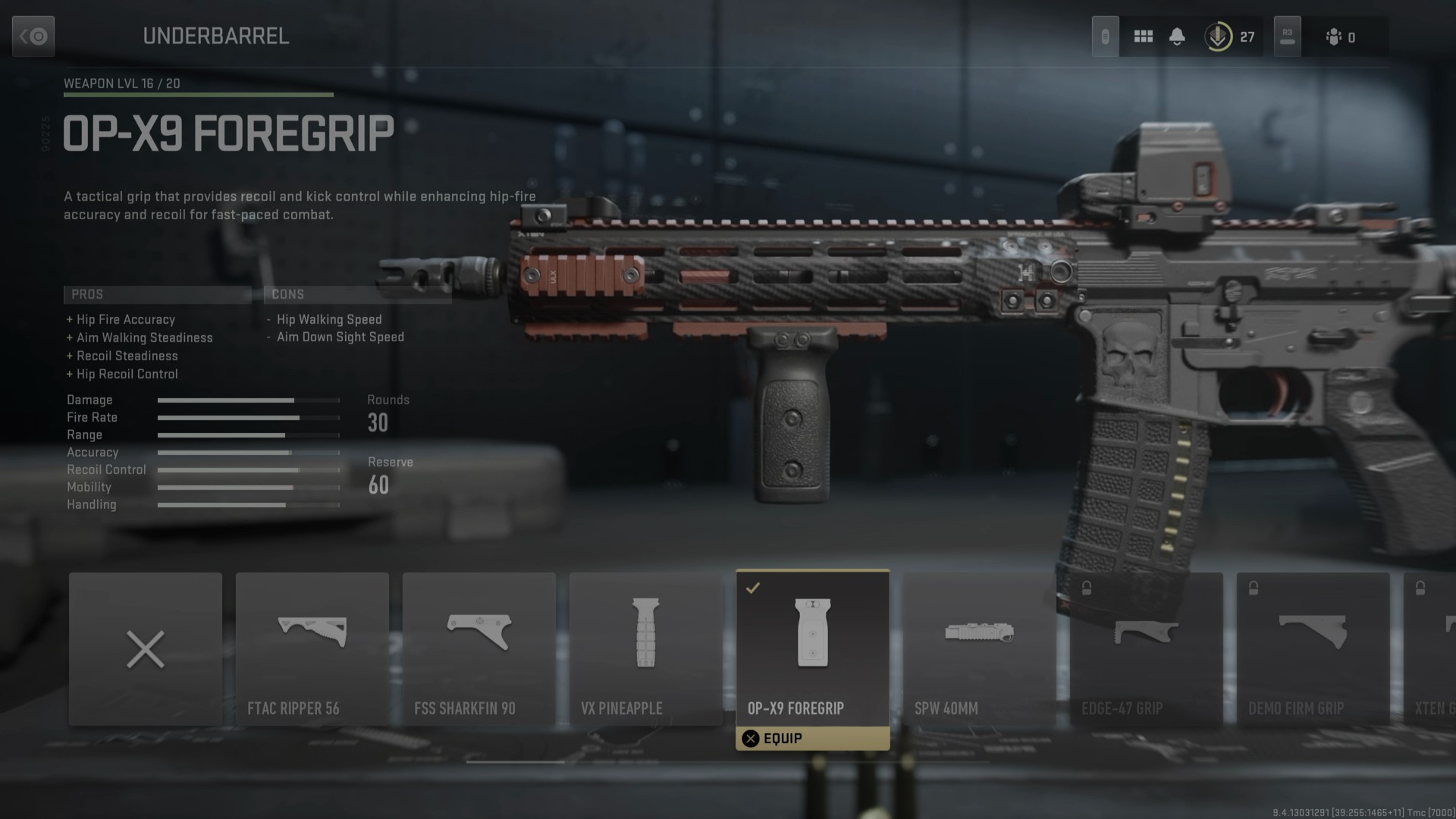Choose the FTAC Ripper 56 underbarrel
Screen dimensions: 1456x819
312,649
